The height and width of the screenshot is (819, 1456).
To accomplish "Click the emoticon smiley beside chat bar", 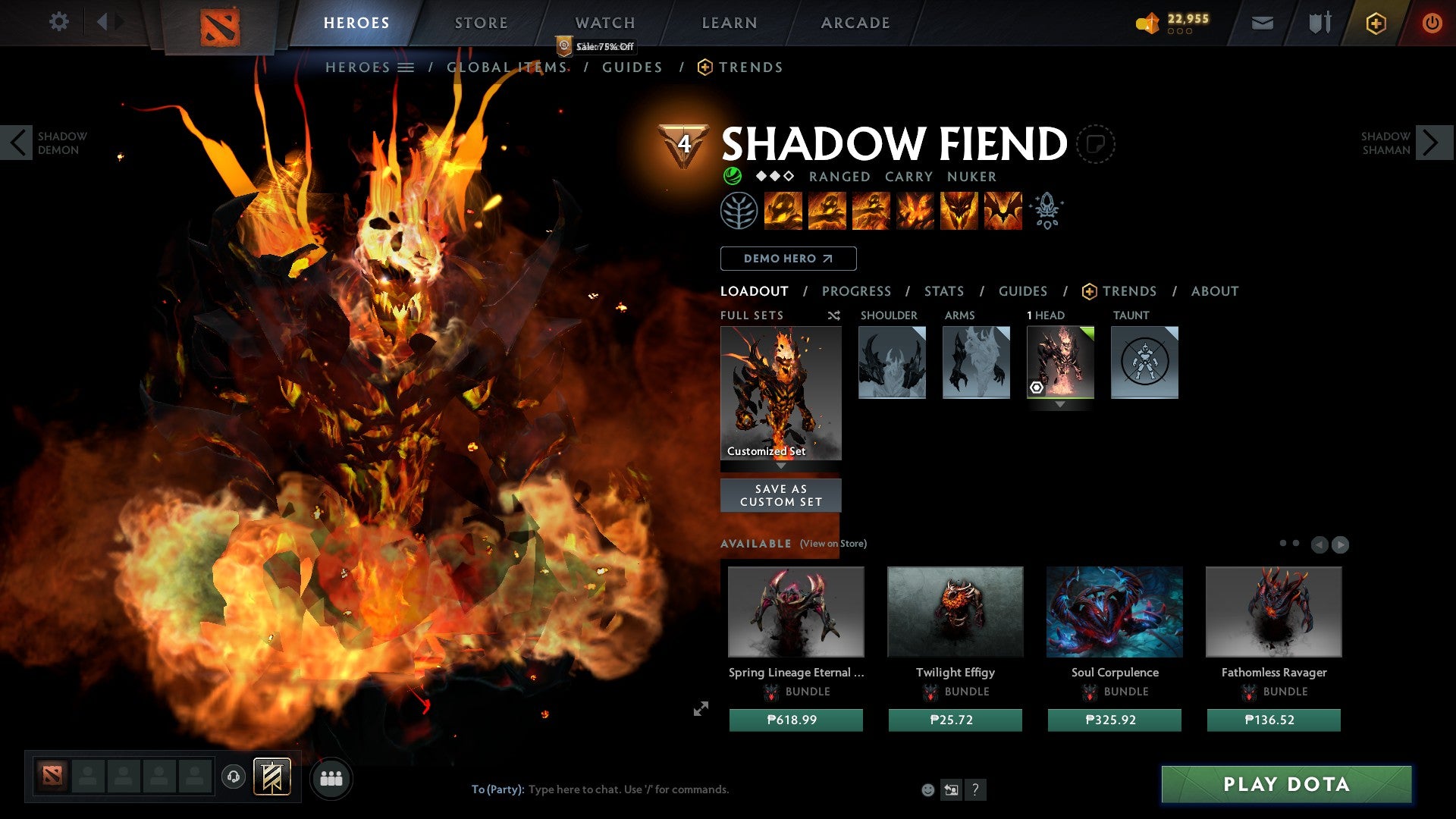I will [x=927, y=789].
